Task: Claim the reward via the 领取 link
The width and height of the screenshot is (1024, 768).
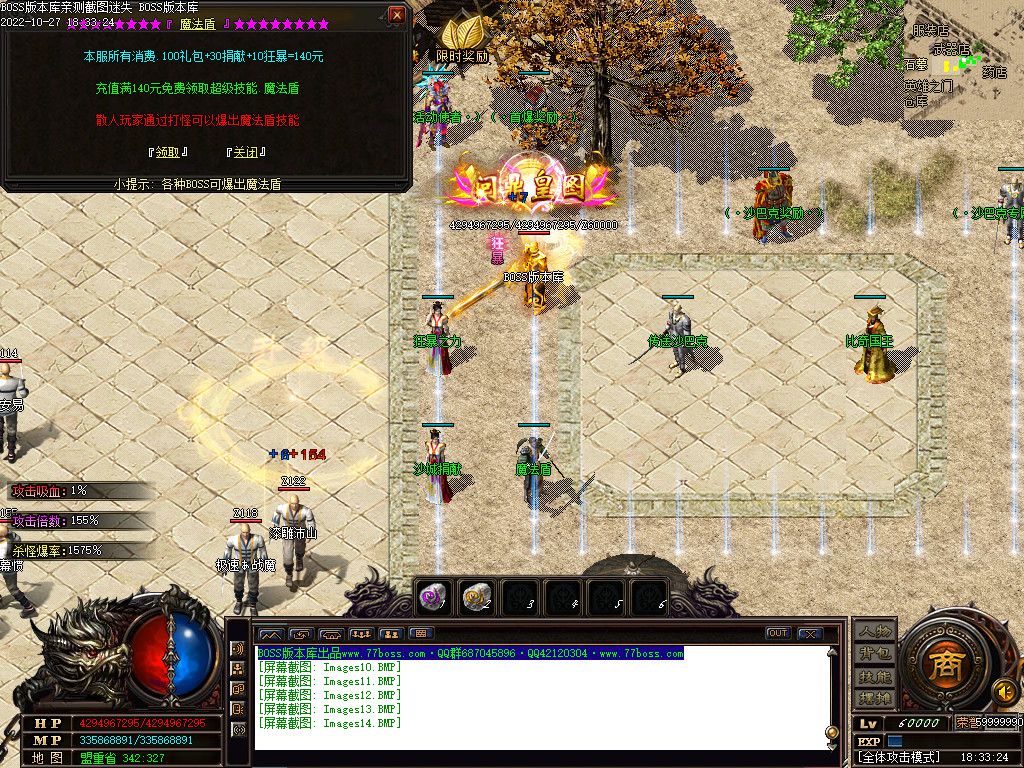Action: point(167,152)
